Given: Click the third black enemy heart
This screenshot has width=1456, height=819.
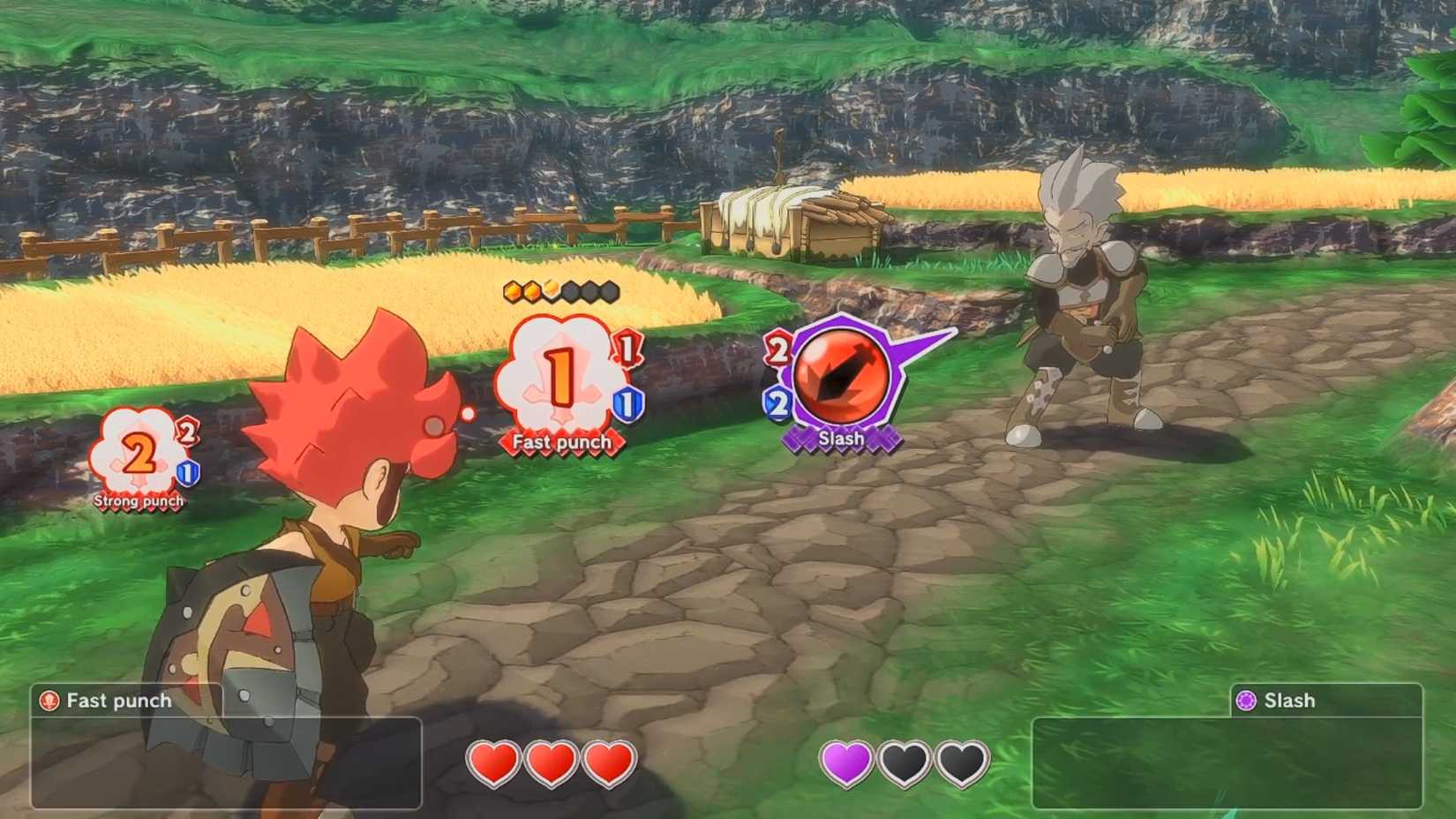Looking at the screenshot, I should tap(962, 765).
